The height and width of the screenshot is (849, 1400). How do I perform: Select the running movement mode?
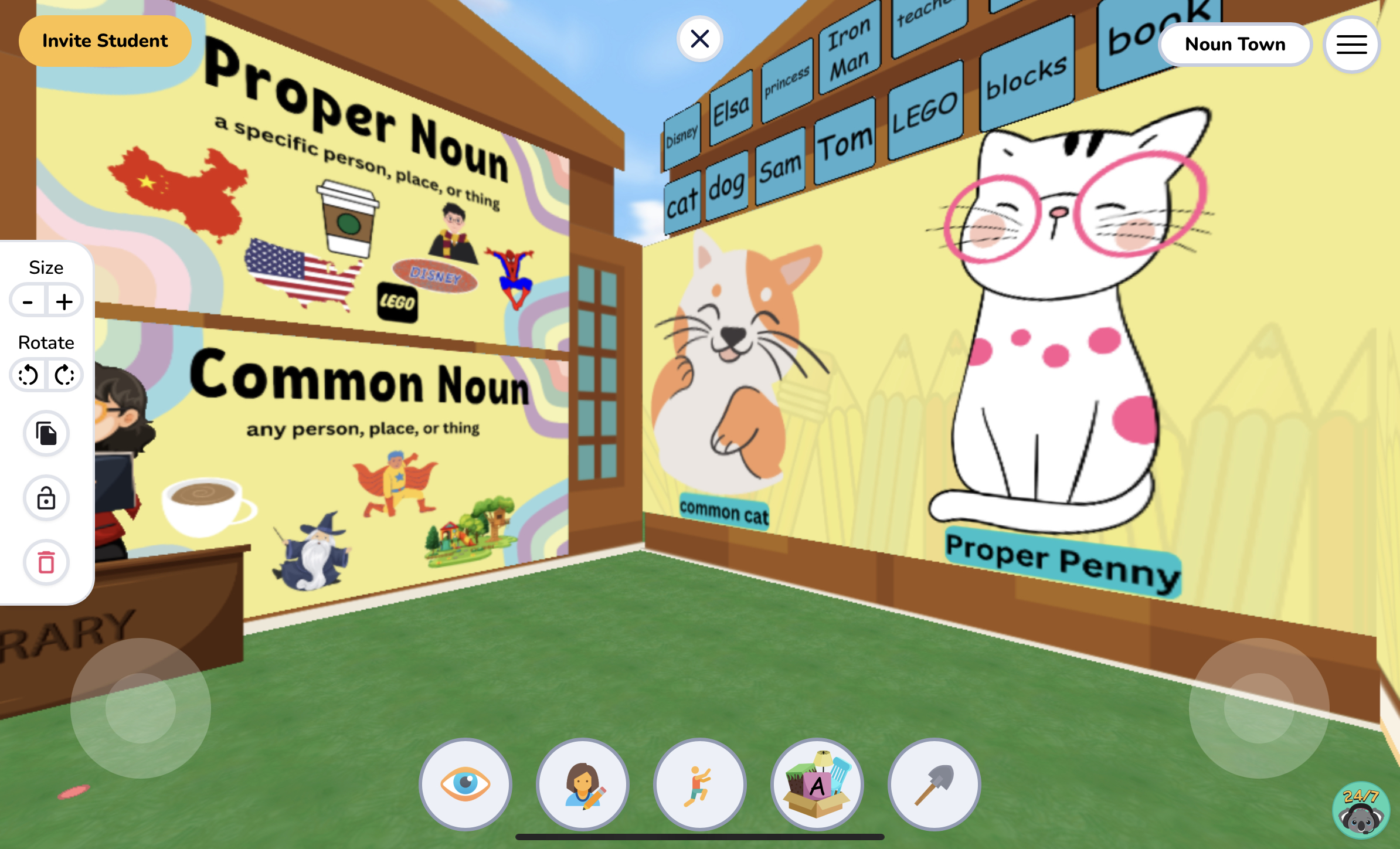click(699, 785)
